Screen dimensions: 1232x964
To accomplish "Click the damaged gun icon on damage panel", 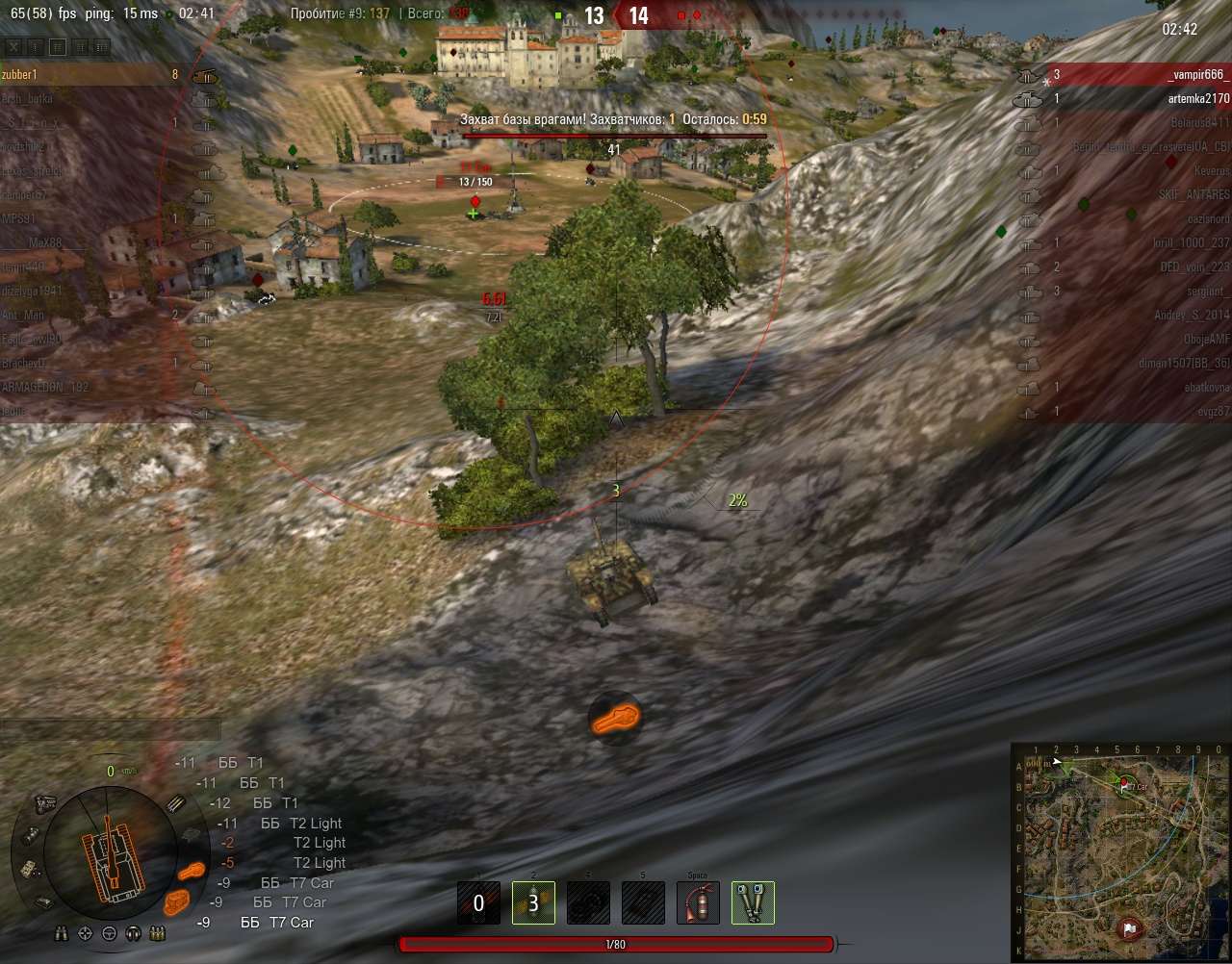I will click(192, 872).
